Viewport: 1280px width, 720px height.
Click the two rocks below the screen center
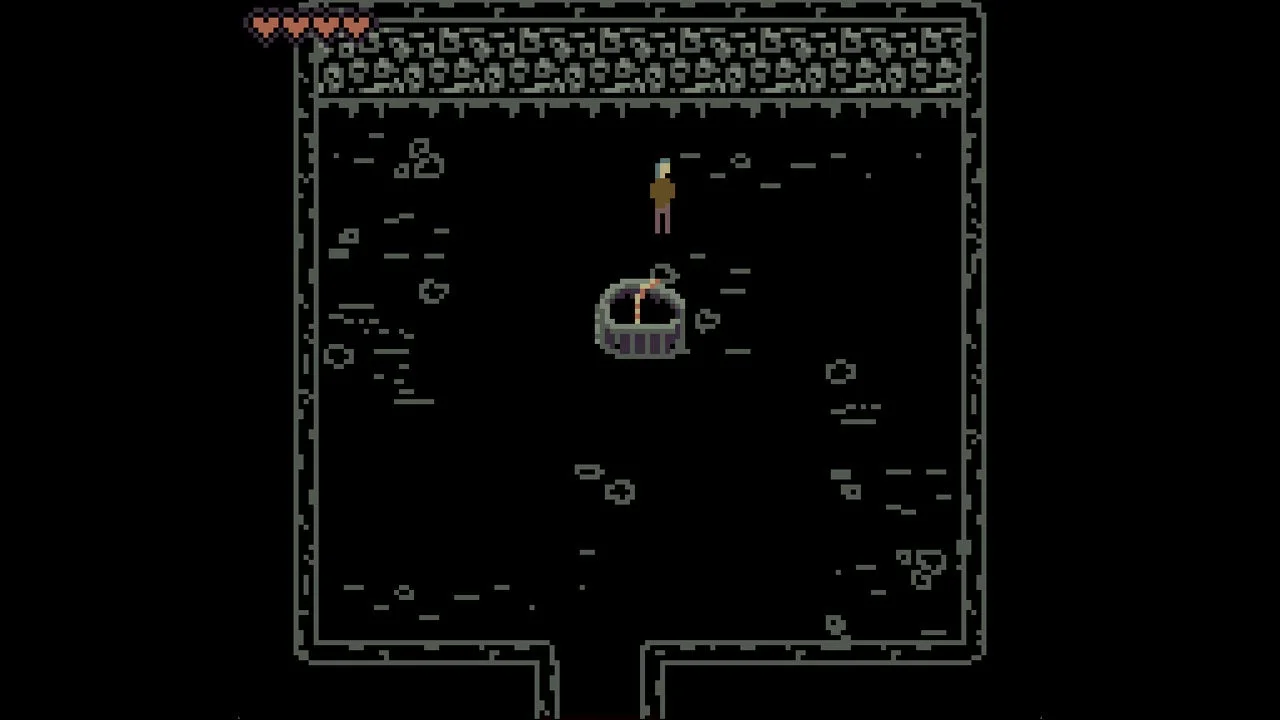pyautogui.click(x=605, y=482)
